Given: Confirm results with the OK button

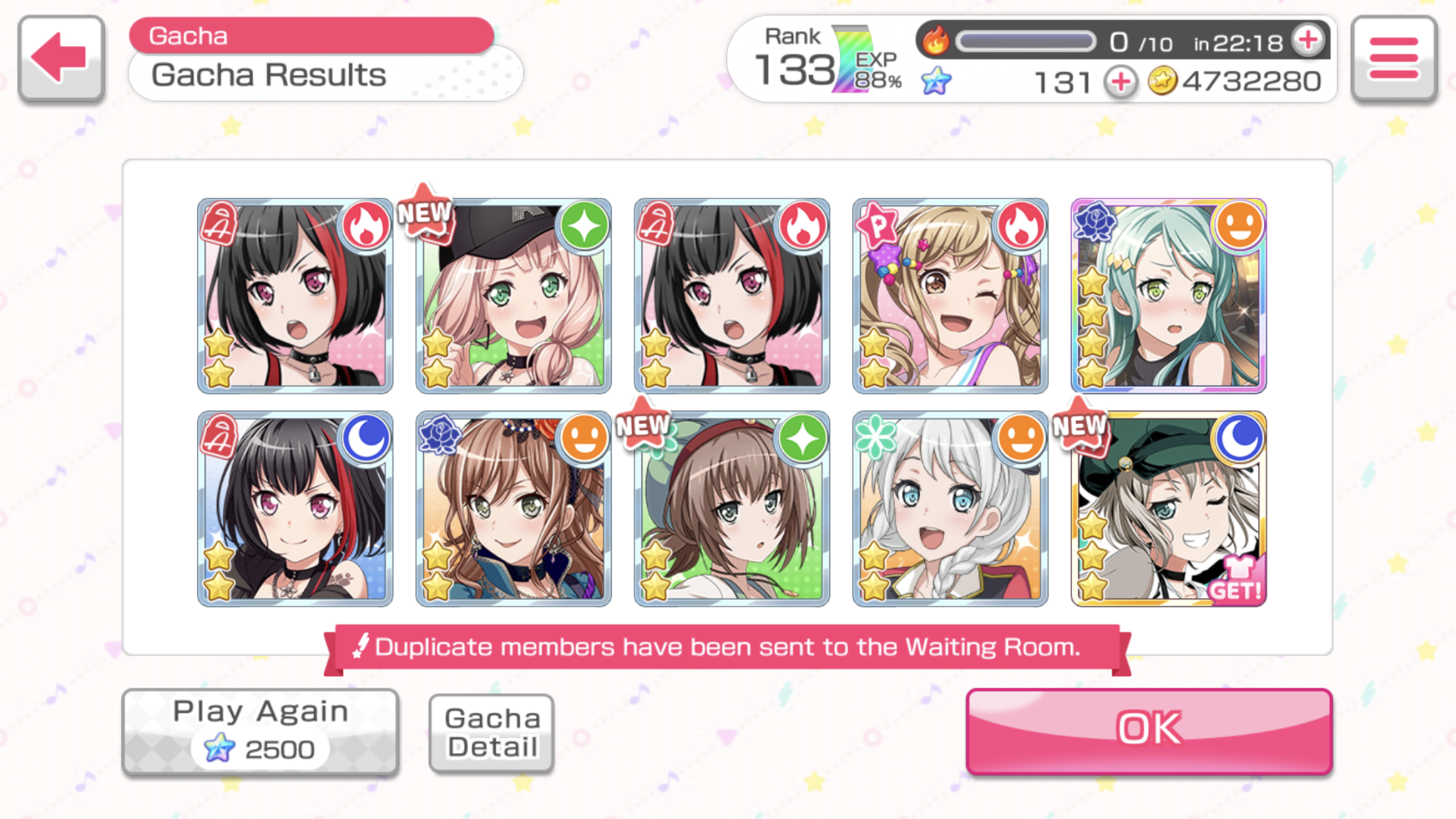Looking at the screenshot, I should coord(1149,731).
